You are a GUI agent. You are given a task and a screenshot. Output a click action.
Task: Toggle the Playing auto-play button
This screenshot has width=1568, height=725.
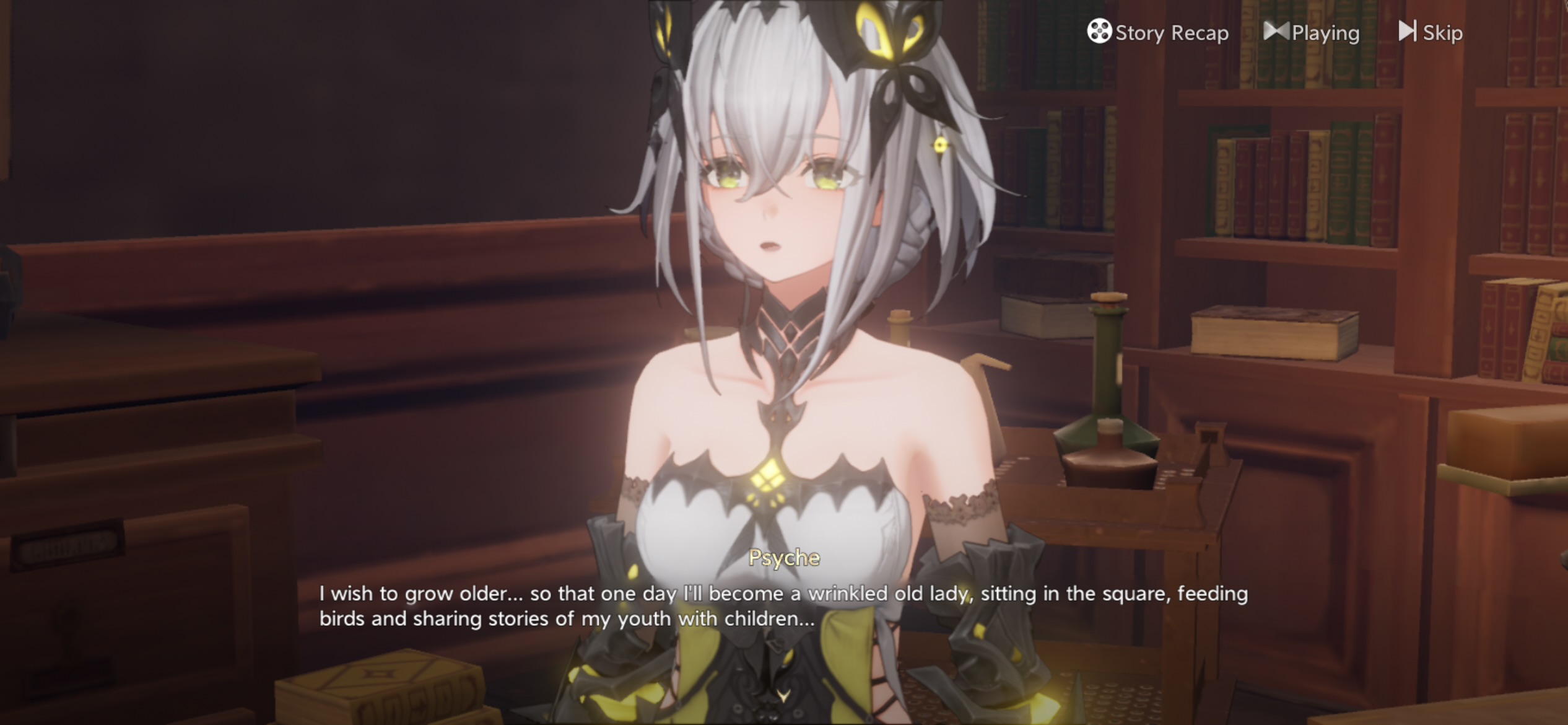pos(1312,32)
